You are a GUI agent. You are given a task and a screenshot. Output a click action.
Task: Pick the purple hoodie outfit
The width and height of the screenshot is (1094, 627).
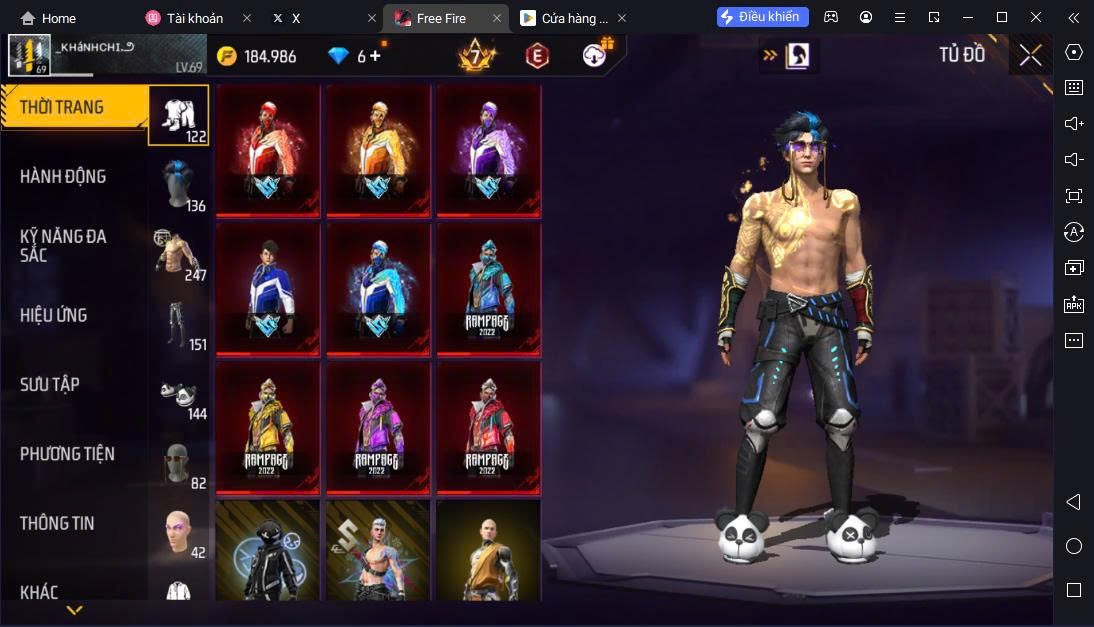tap(488, 150)
